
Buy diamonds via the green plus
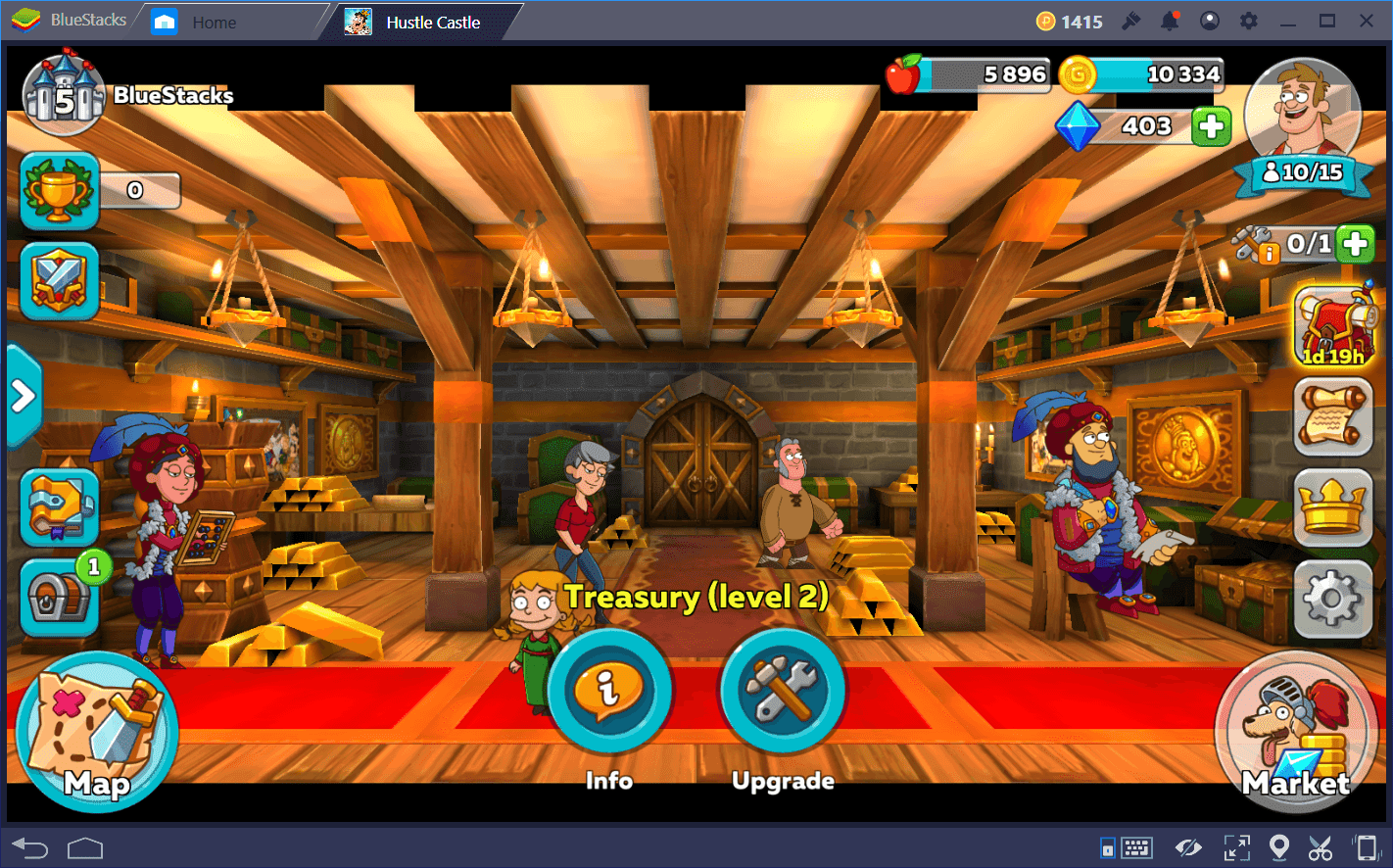click(1212, 125)
